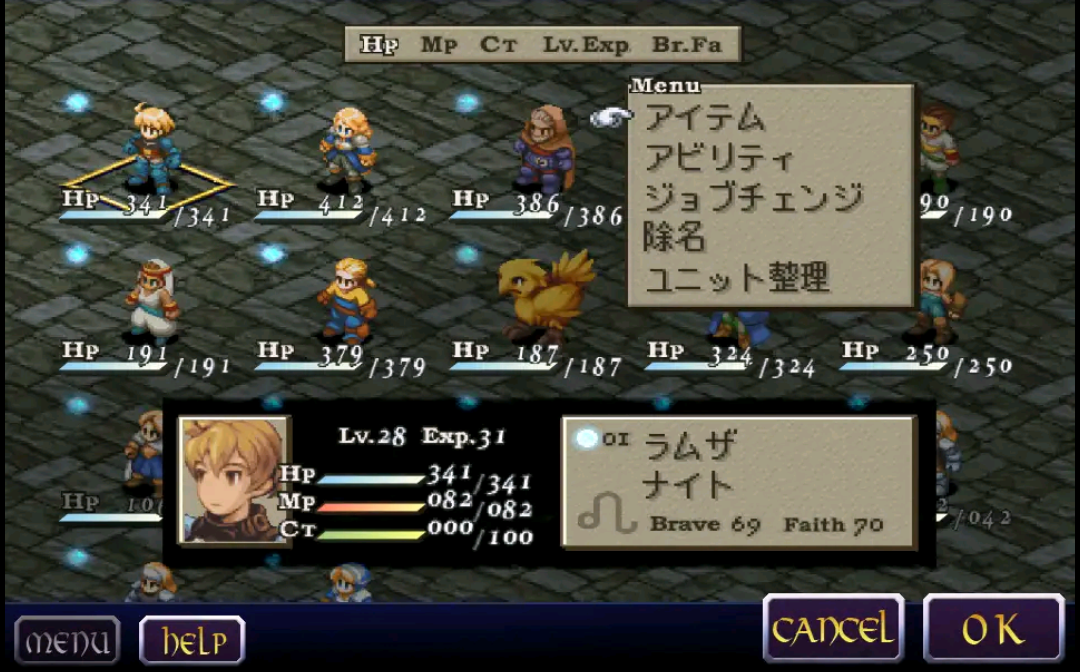This screenshot has height=672, width=1080.
Task: Switch to the Ct stat tab
Action: [498, 45]
